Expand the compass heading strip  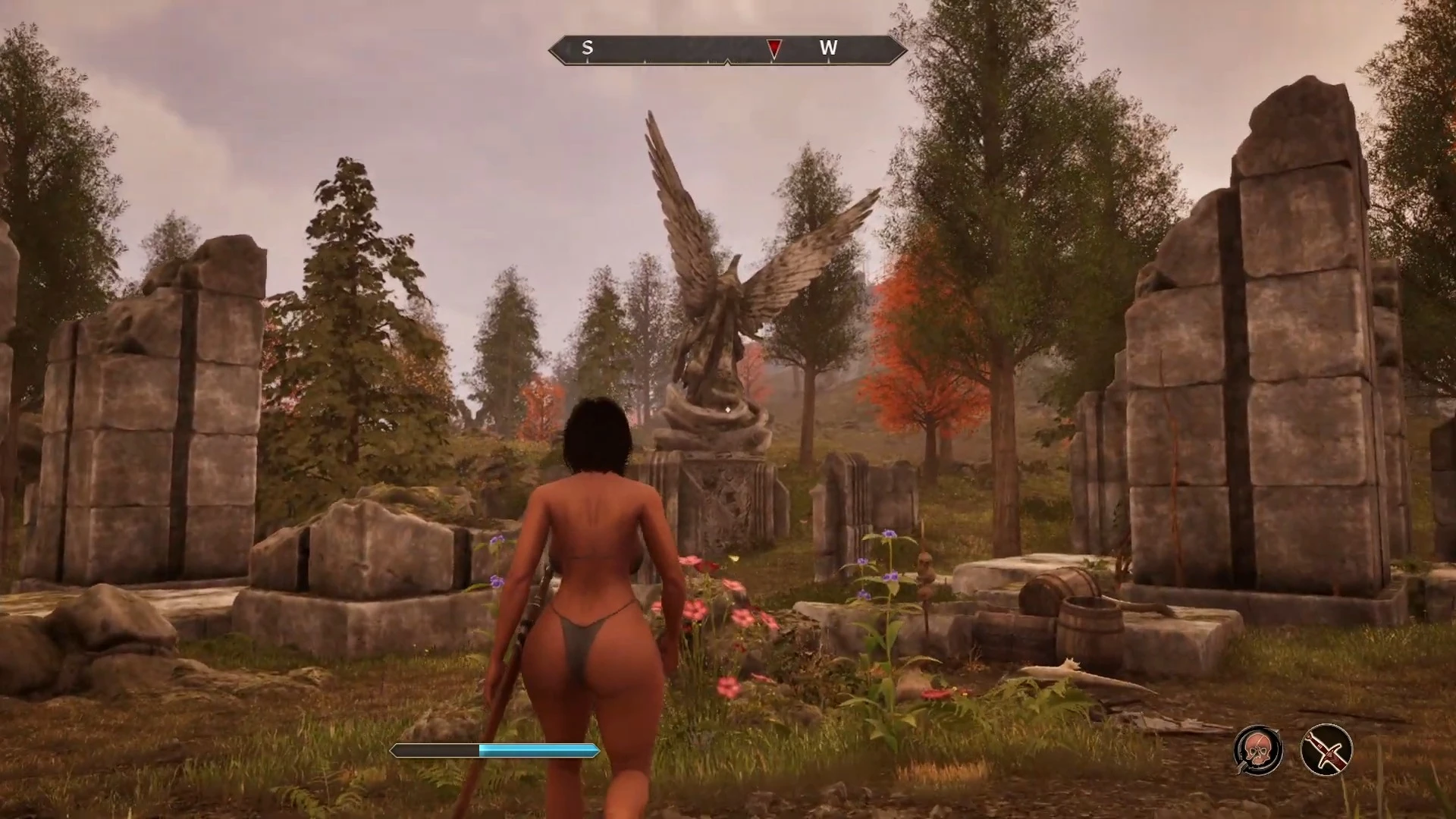click(726, 49)
